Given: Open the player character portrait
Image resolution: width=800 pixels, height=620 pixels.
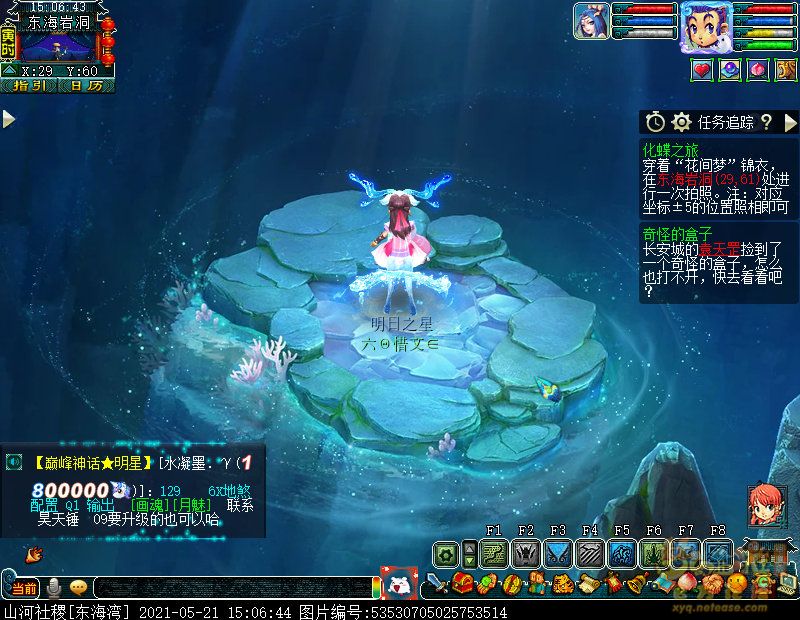Looking at the screenshot, I should tap(705, 26).
